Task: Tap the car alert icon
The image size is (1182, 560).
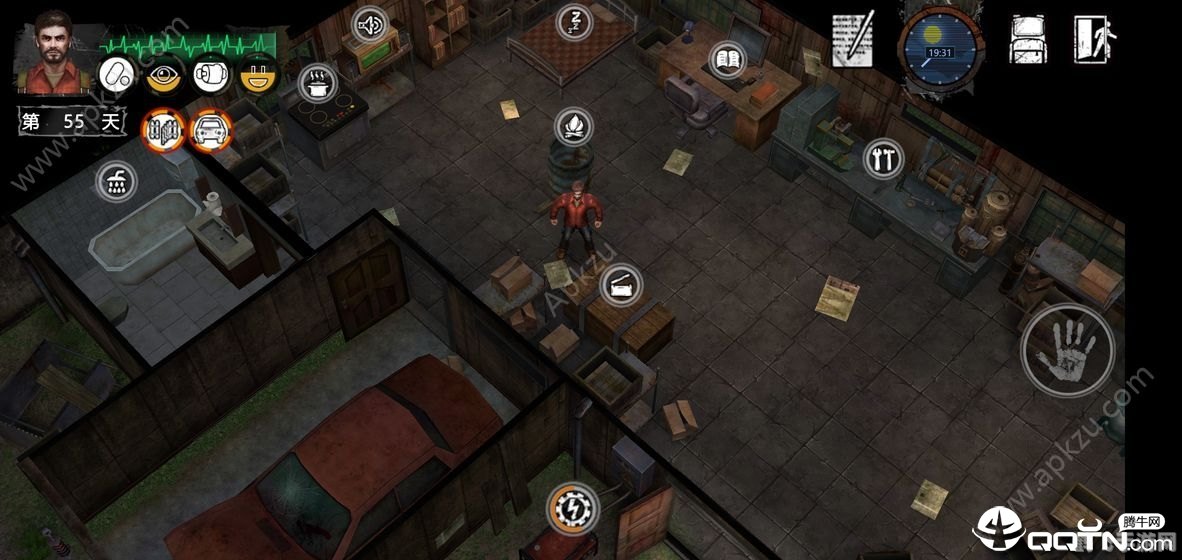Action: pos(211,129)
